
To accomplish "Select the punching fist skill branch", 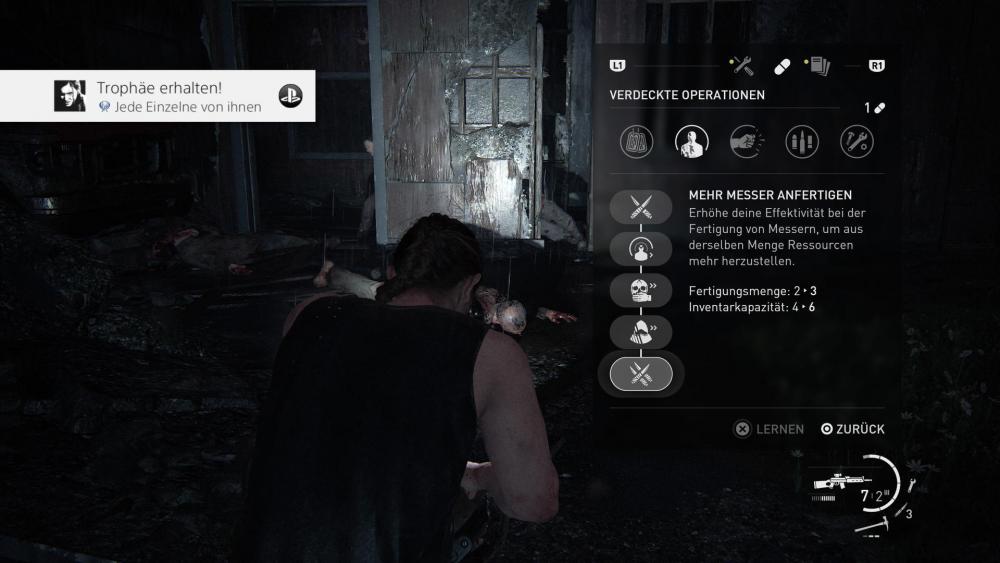I will pos(747,142).
